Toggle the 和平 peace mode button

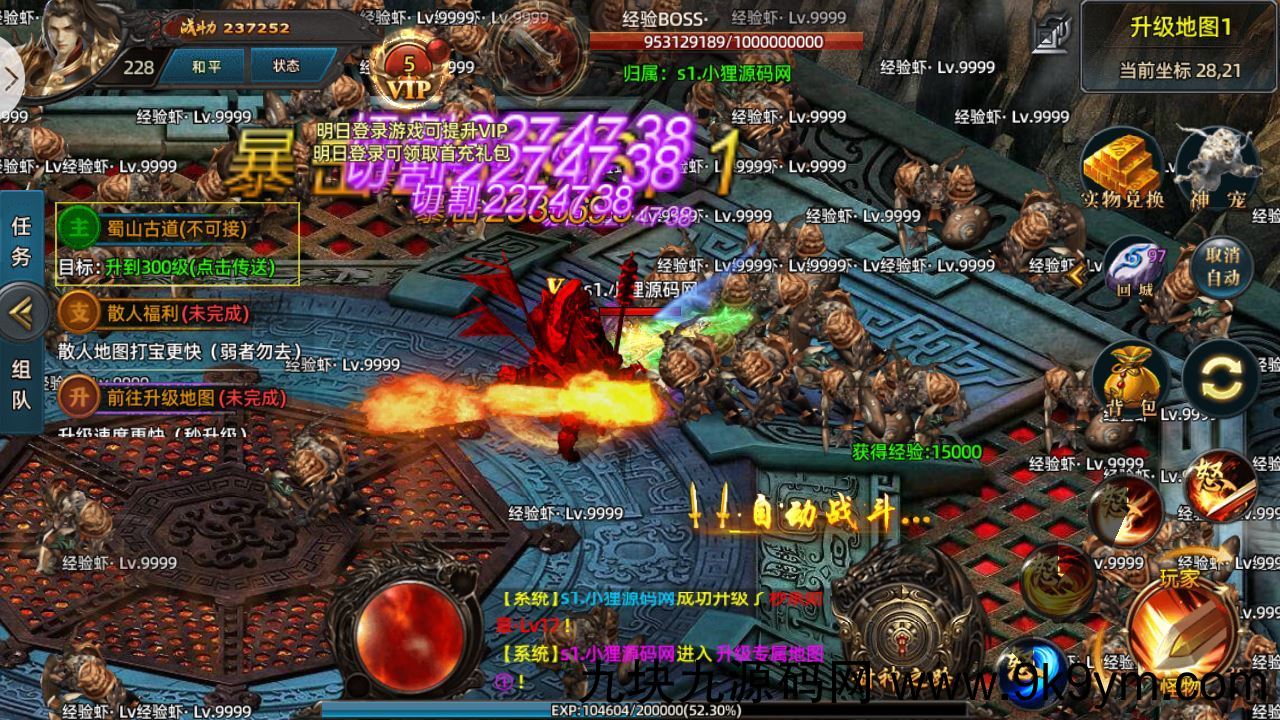tap(206, 66)
